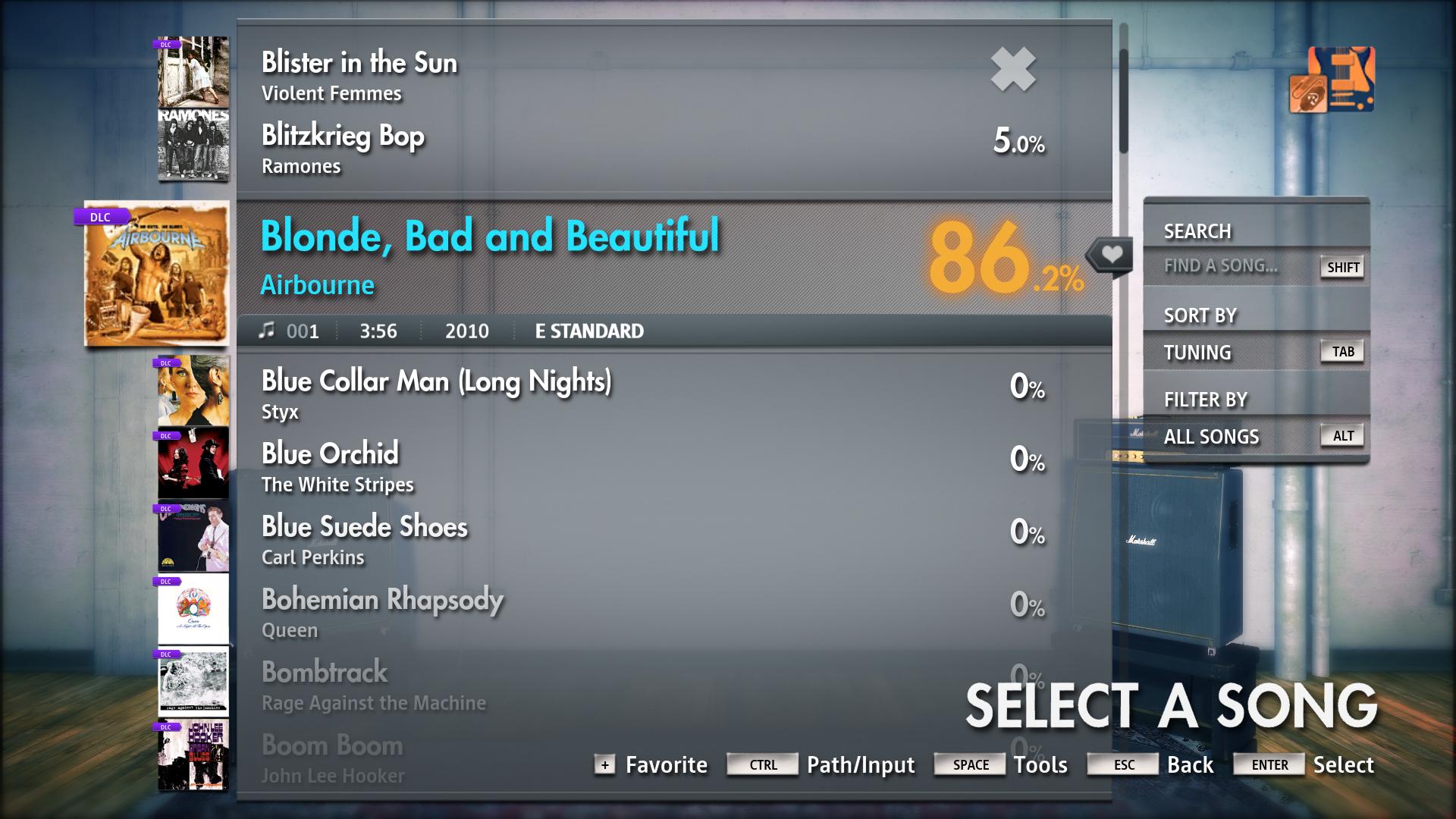Click the ENTER key icon for Select
The height and width of the screenshot is (819, 1456).
(x=1267, y=765)
